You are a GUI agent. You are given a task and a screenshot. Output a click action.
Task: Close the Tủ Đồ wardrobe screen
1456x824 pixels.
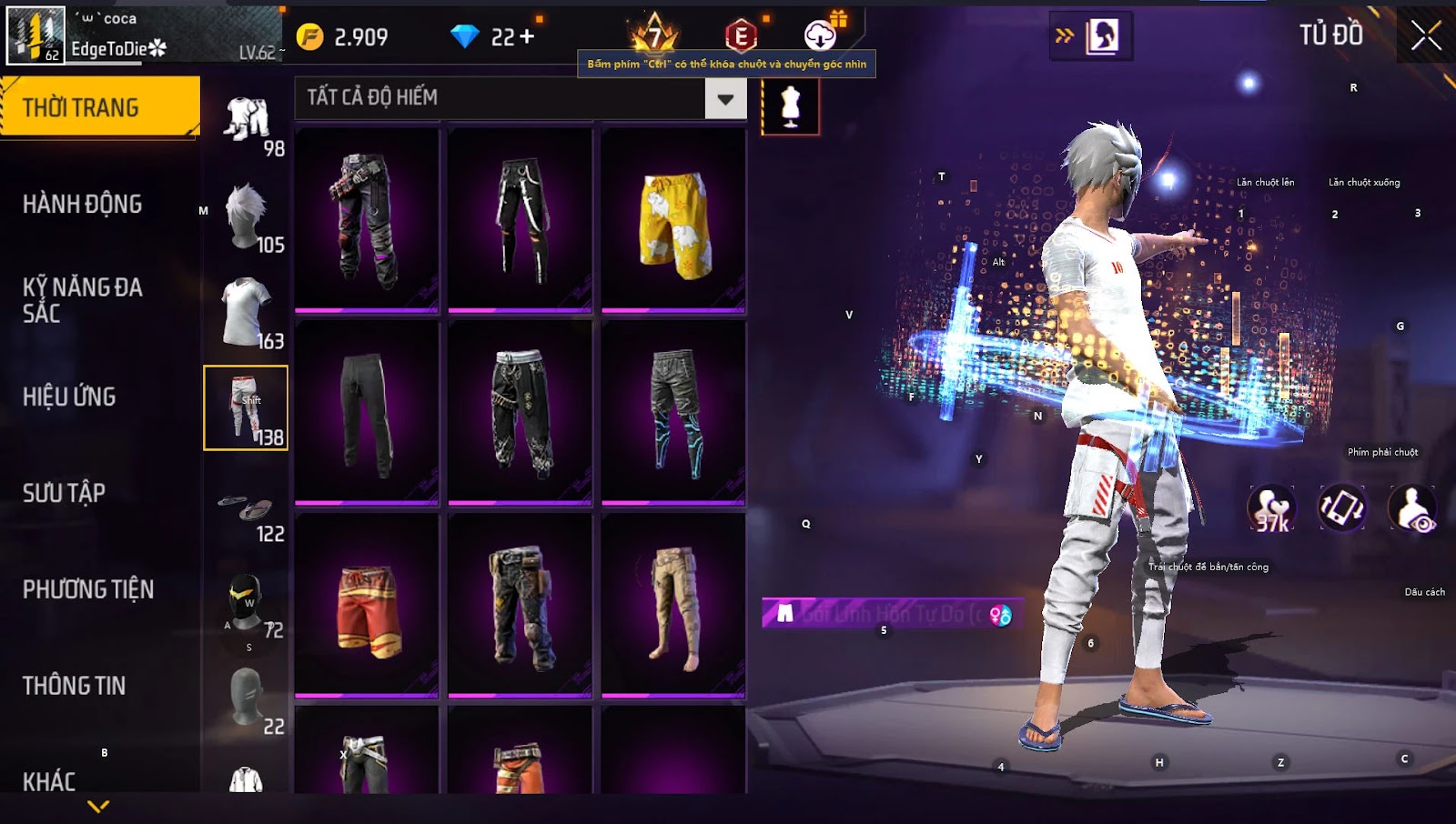[x=1425, y=36]
